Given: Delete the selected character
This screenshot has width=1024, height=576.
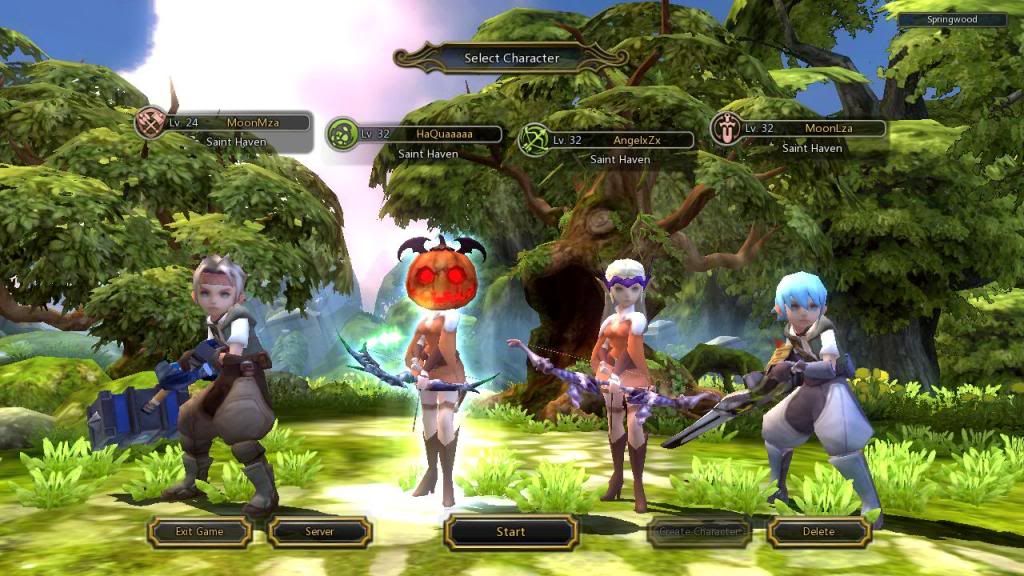Looking at the screenshot, I should click(818, 532).
